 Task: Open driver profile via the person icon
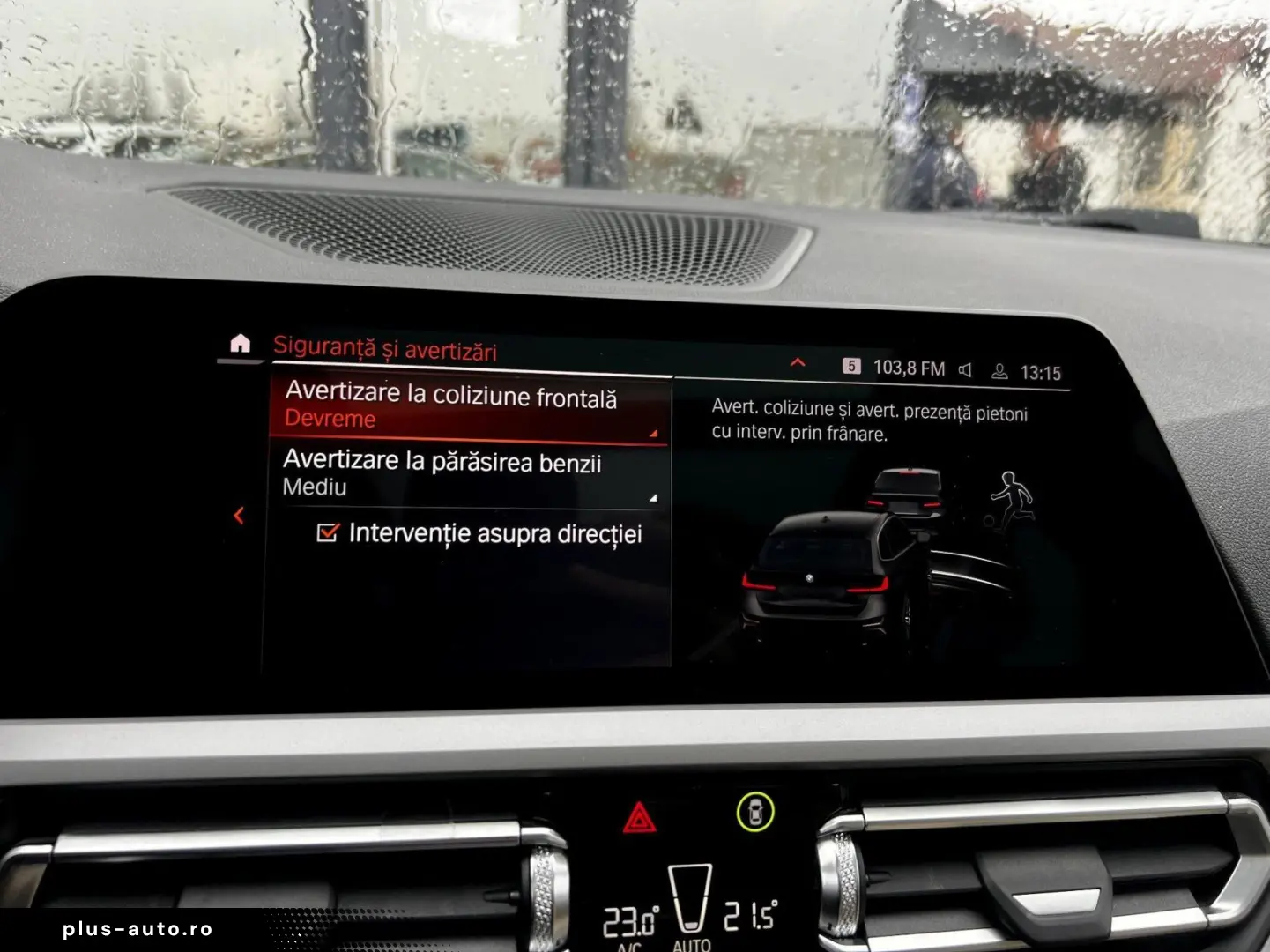pos(999,370)
